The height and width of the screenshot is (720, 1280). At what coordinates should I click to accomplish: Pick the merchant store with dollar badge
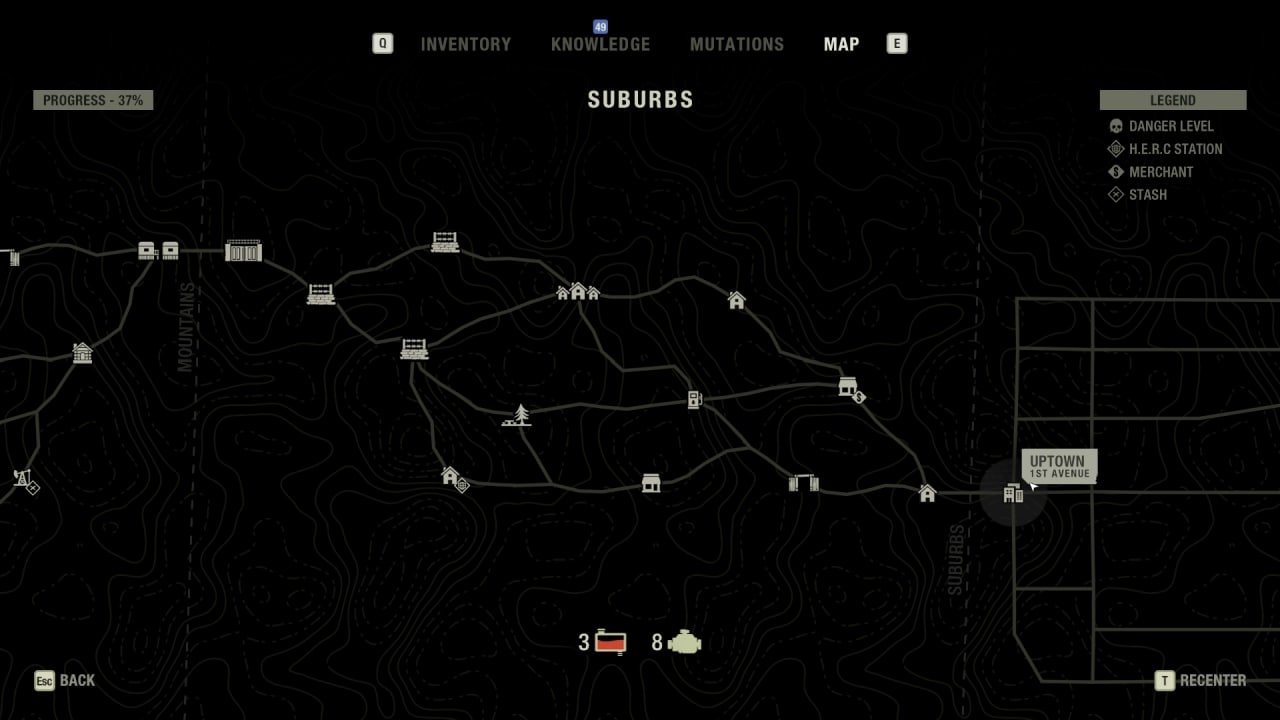click(x=849, y=387)
